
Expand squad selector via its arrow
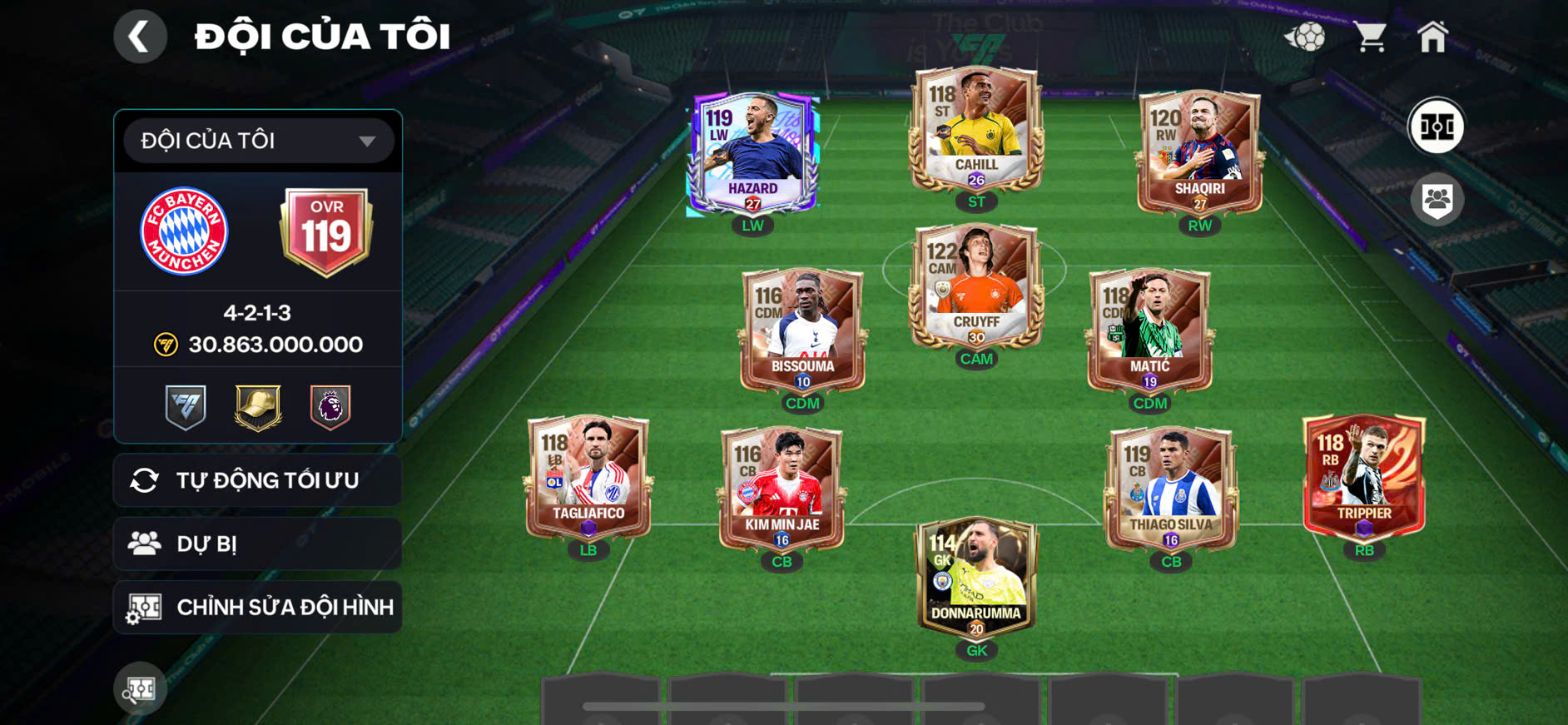(366, 140)
